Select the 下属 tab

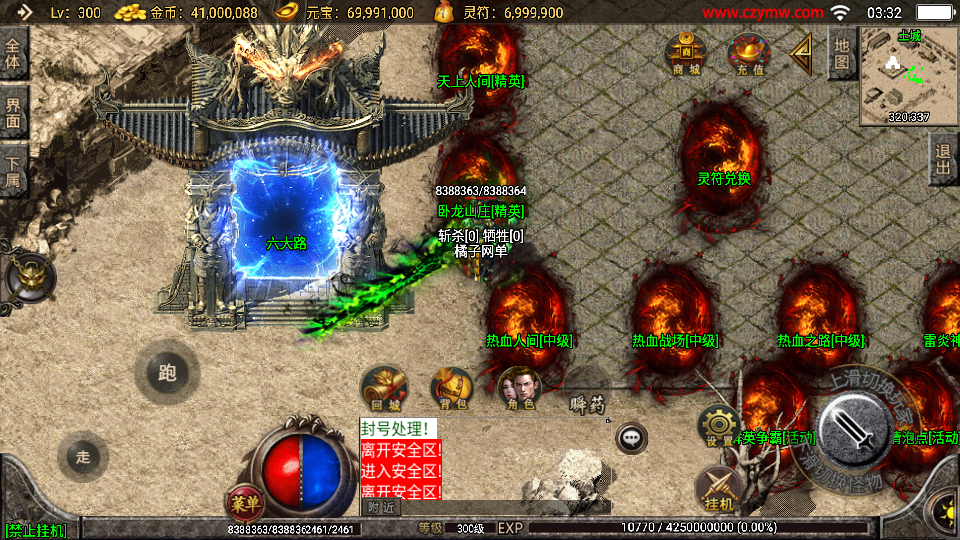coord(13,170)
